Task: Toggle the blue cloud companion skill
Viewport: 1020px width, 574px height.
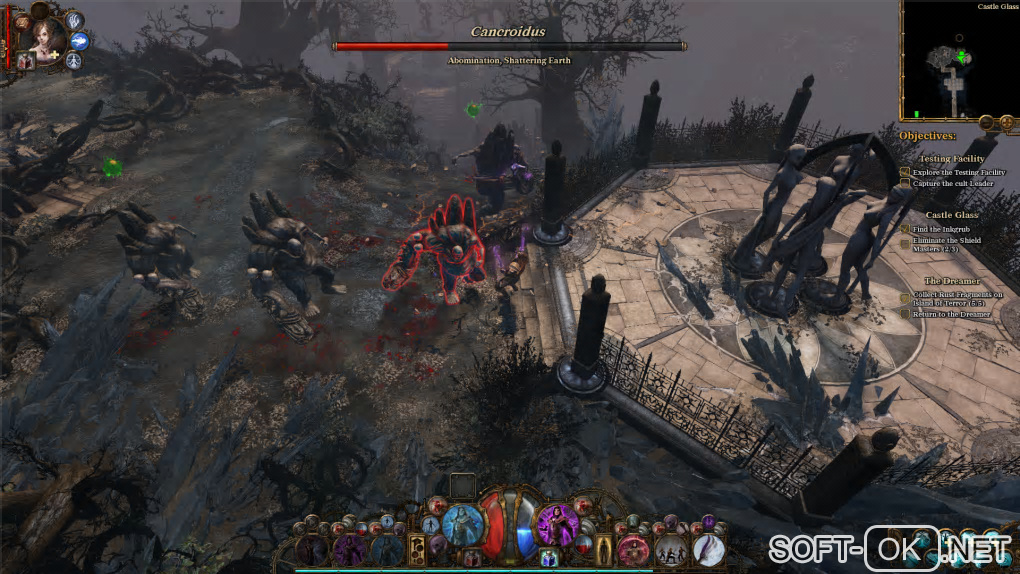Action: [81, 41]
